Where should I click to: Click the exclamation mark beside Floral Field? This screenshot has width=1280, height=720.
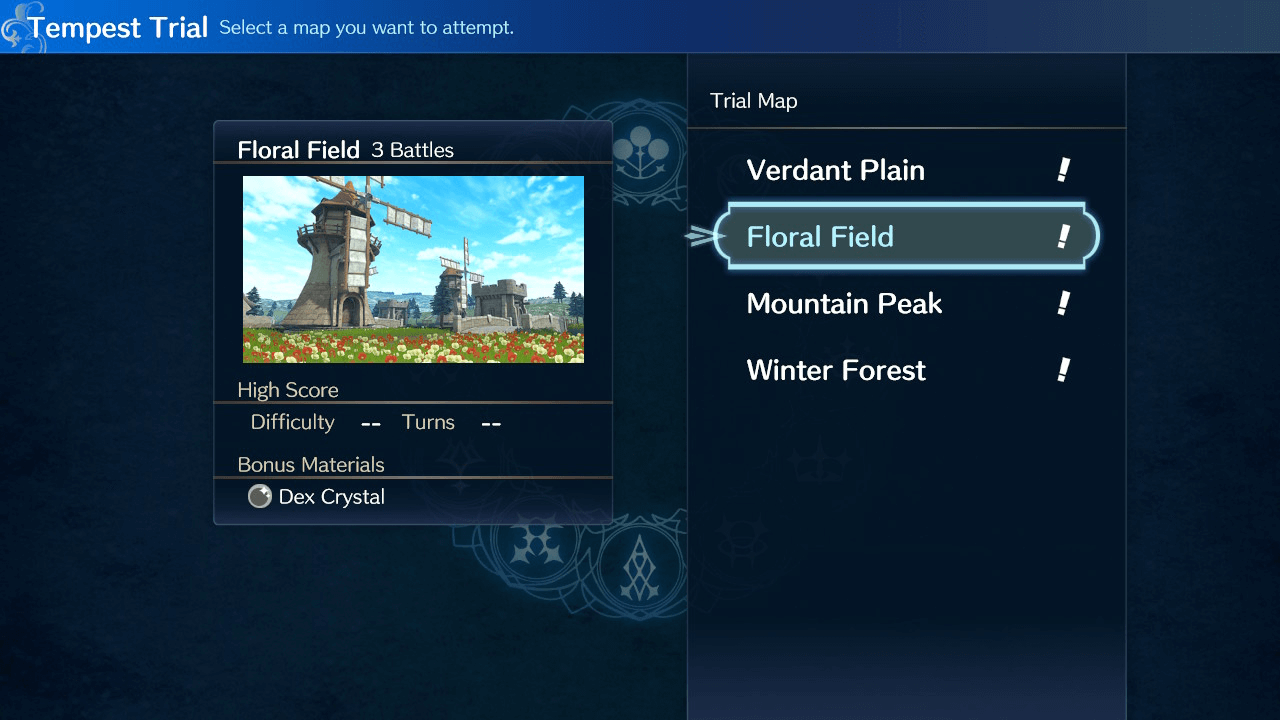coord(1062,236)
